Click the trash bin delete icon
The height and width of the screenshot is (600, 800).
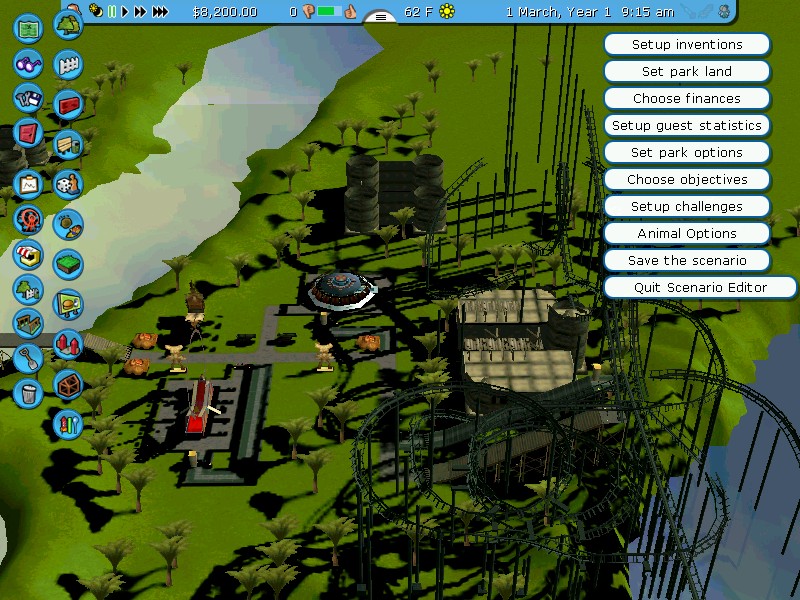pos(28,392)
